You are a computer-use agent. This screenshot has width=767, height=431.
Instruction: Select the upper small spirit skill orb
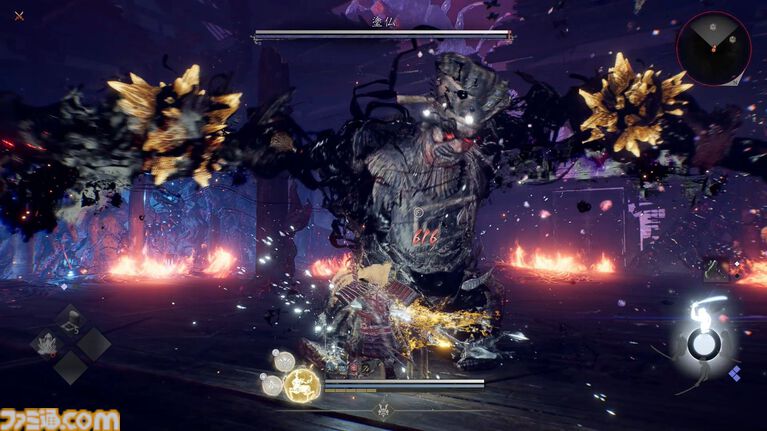click(283, 361)
